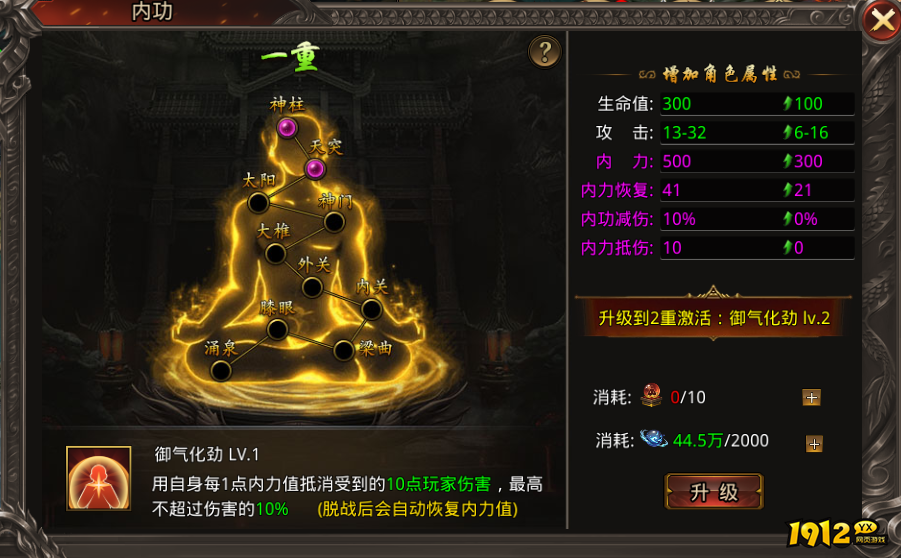Screen dimensions: 901x558
Task: Open the question mark help button
Action: coord(544,52)
